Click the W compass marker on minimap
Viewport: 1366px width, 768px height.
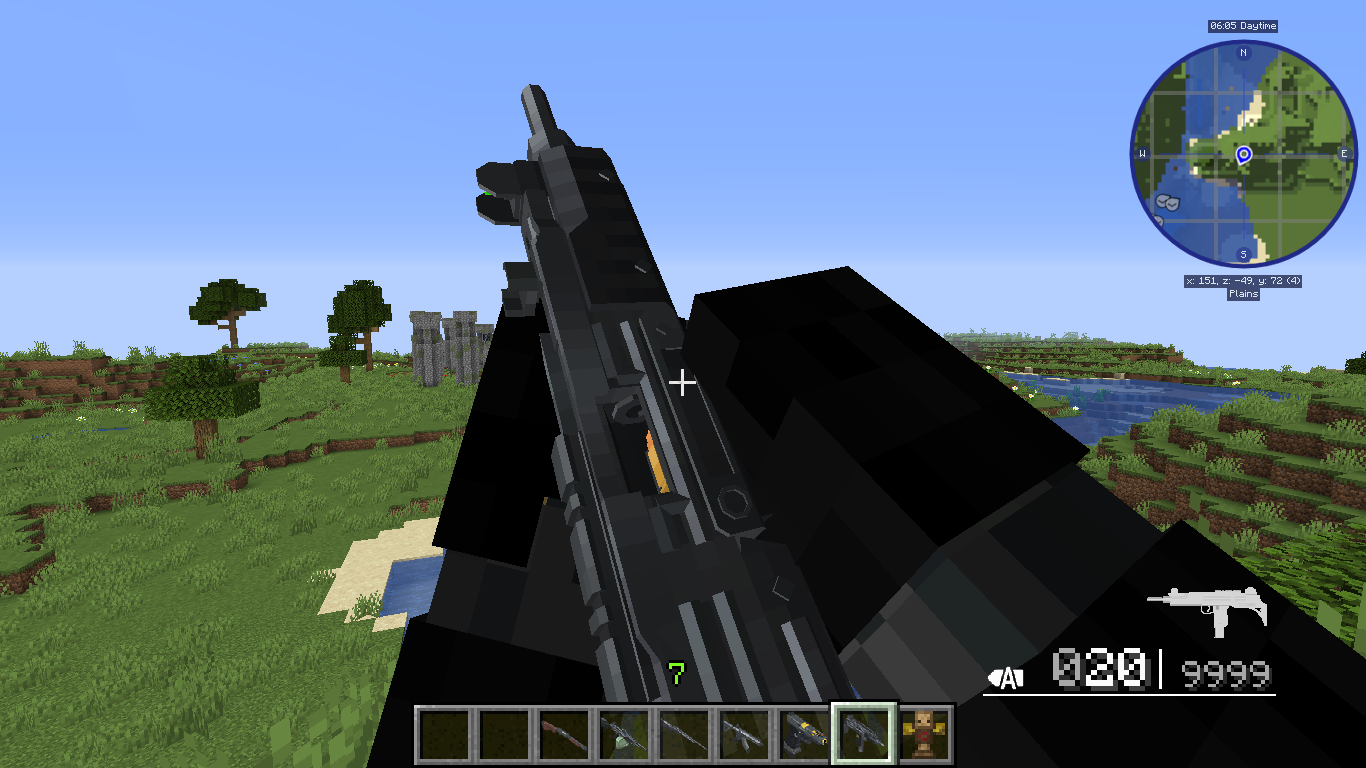[1142, 154]
